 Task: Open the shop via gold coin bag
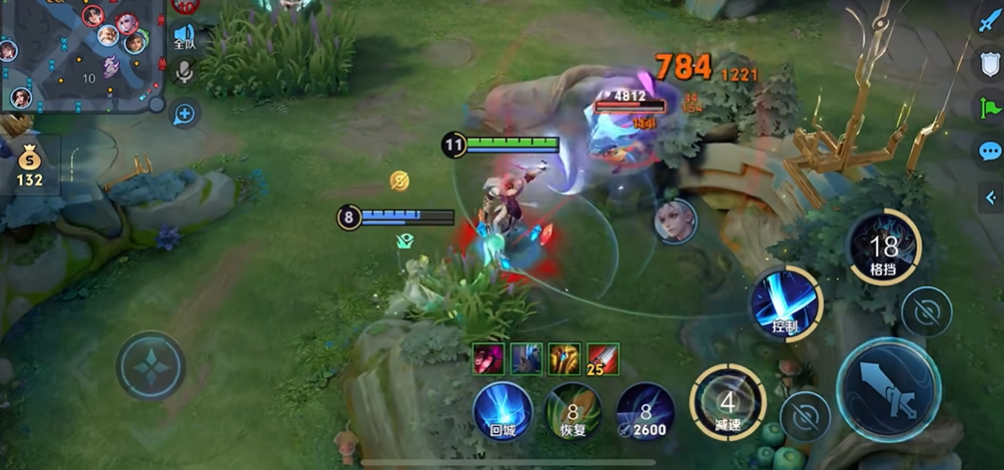point(29,167)
